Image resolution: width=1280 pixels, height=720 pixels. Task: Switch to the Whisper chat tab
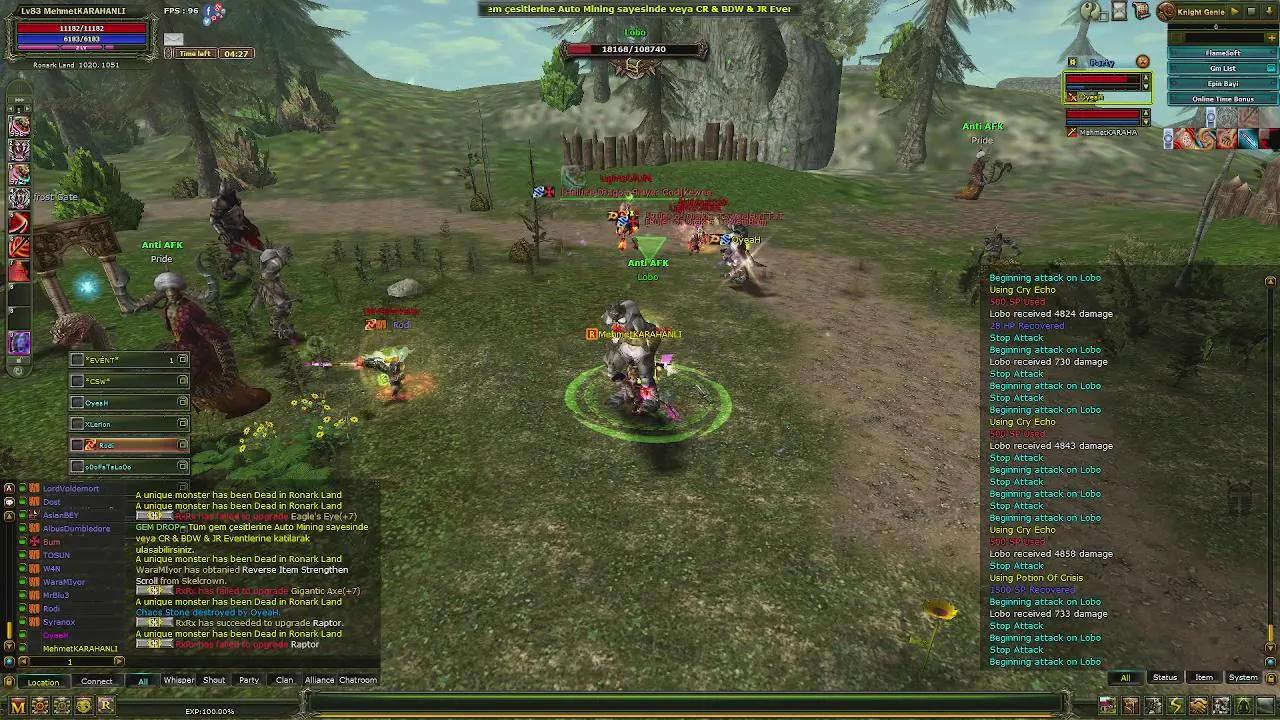click(x=178, y=680)
